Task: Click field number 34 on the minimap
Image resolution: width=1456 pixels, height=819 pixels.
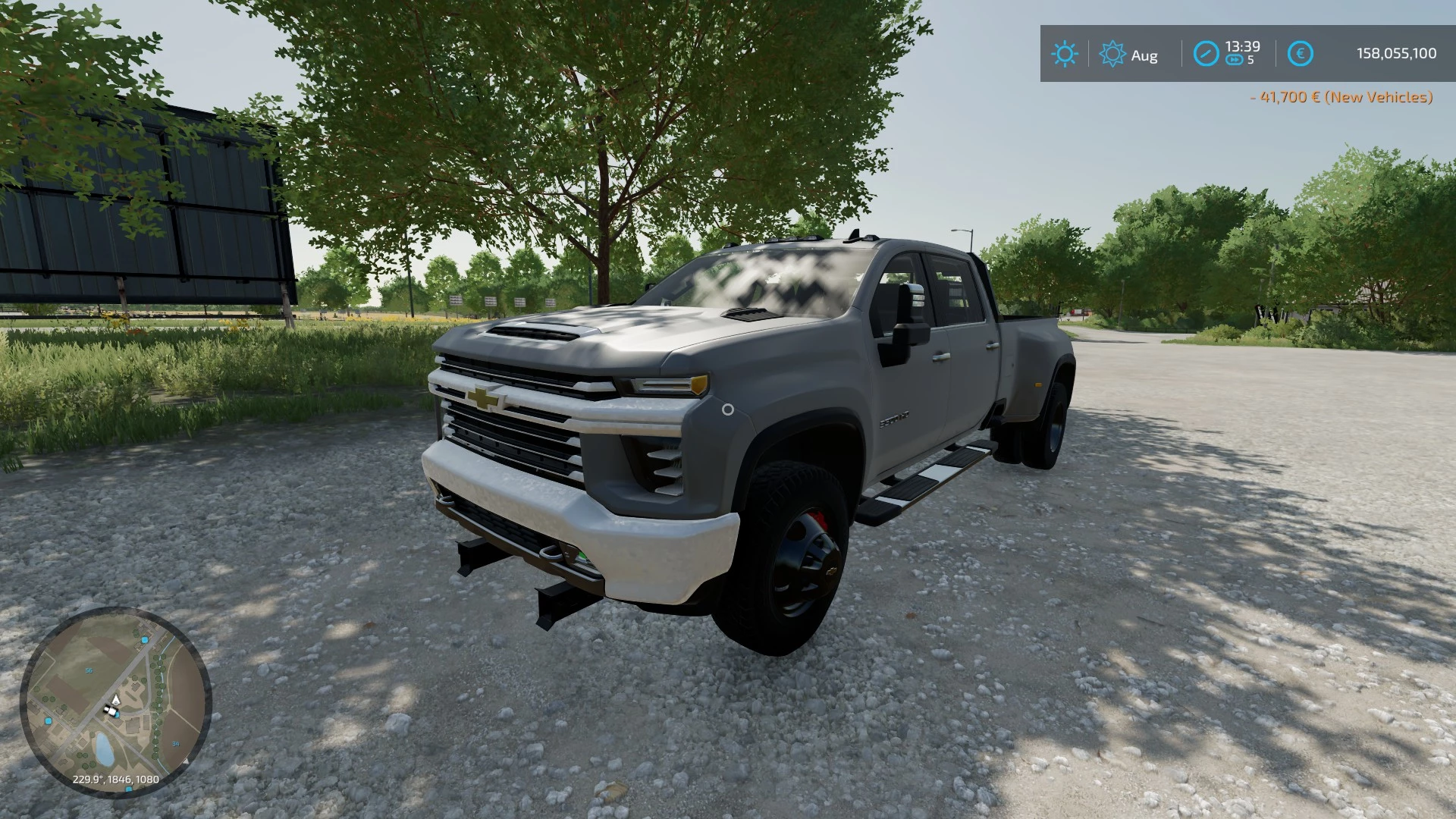Action: pos(176,743)
